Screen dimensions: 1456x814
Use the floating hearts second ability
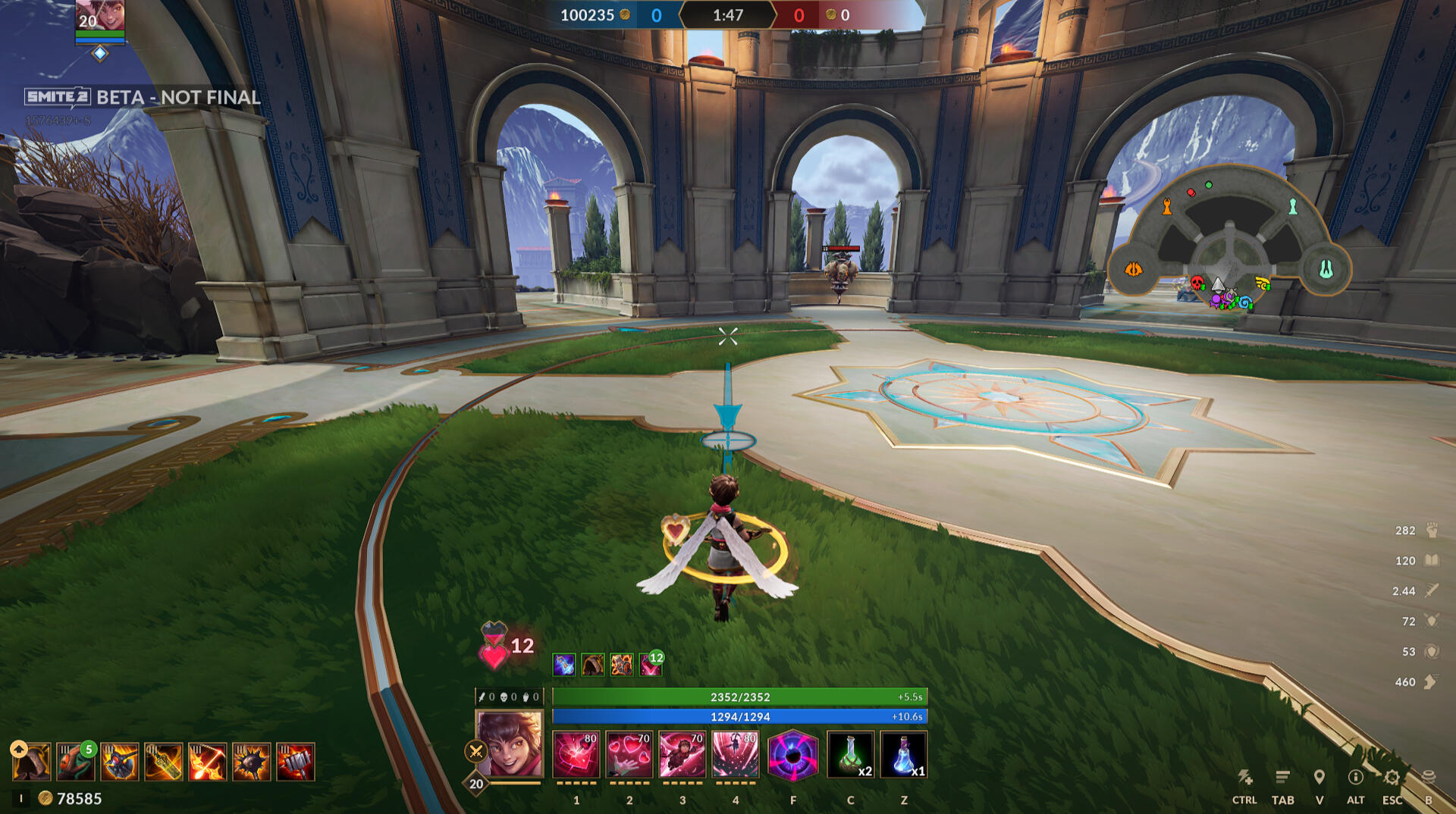[x=629, y=755]
